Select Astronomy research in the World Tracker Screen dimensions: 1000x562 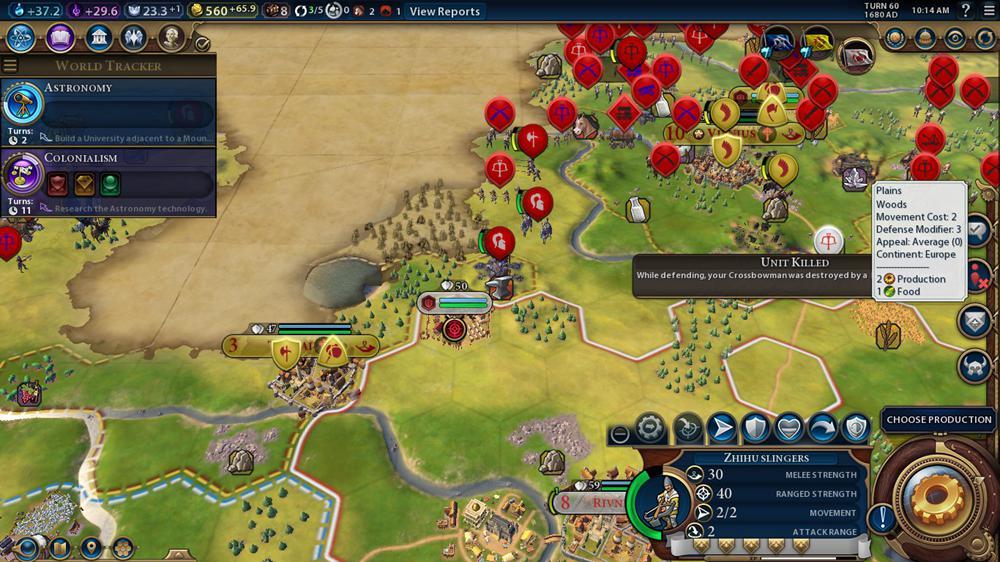(x=108, y=112)
